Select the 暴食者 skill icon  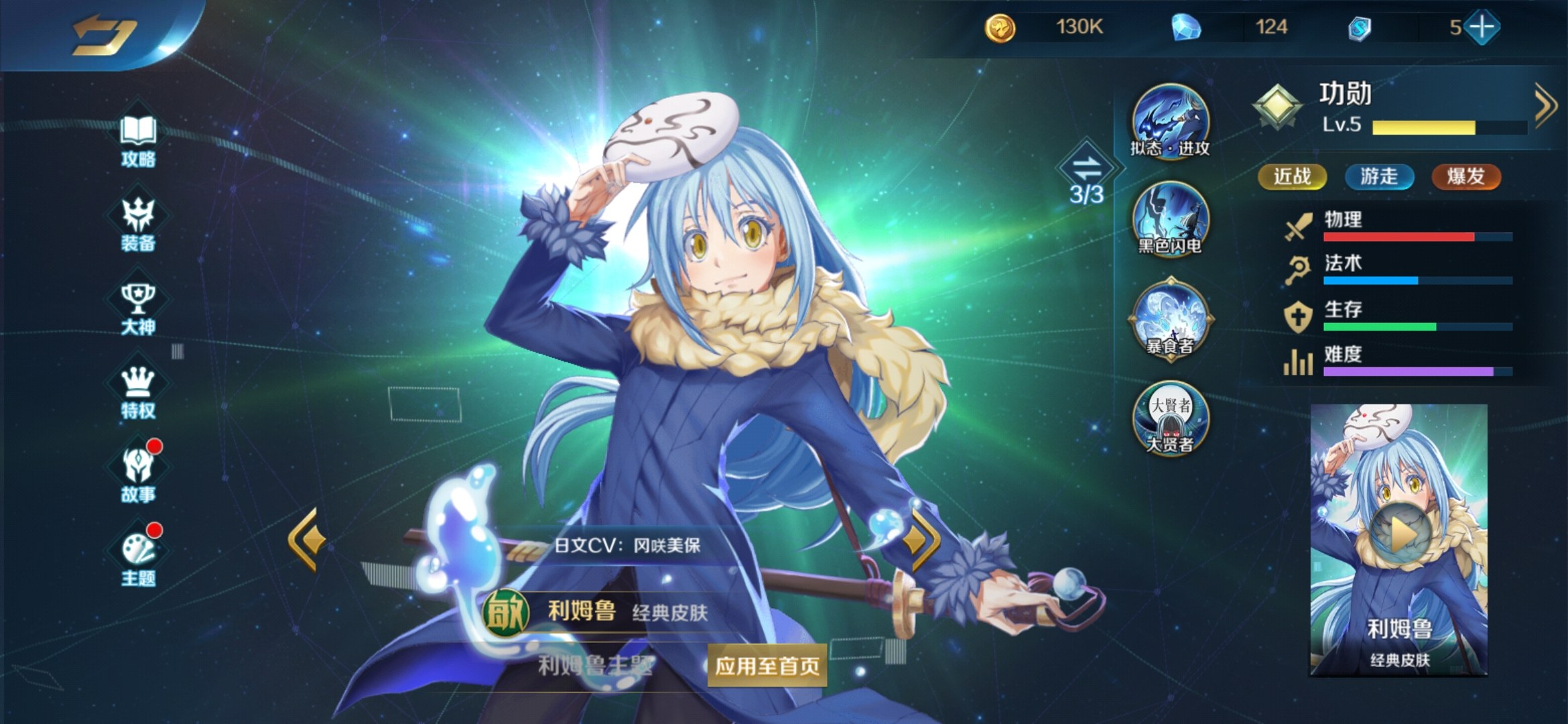click(x=1170, y=319)
